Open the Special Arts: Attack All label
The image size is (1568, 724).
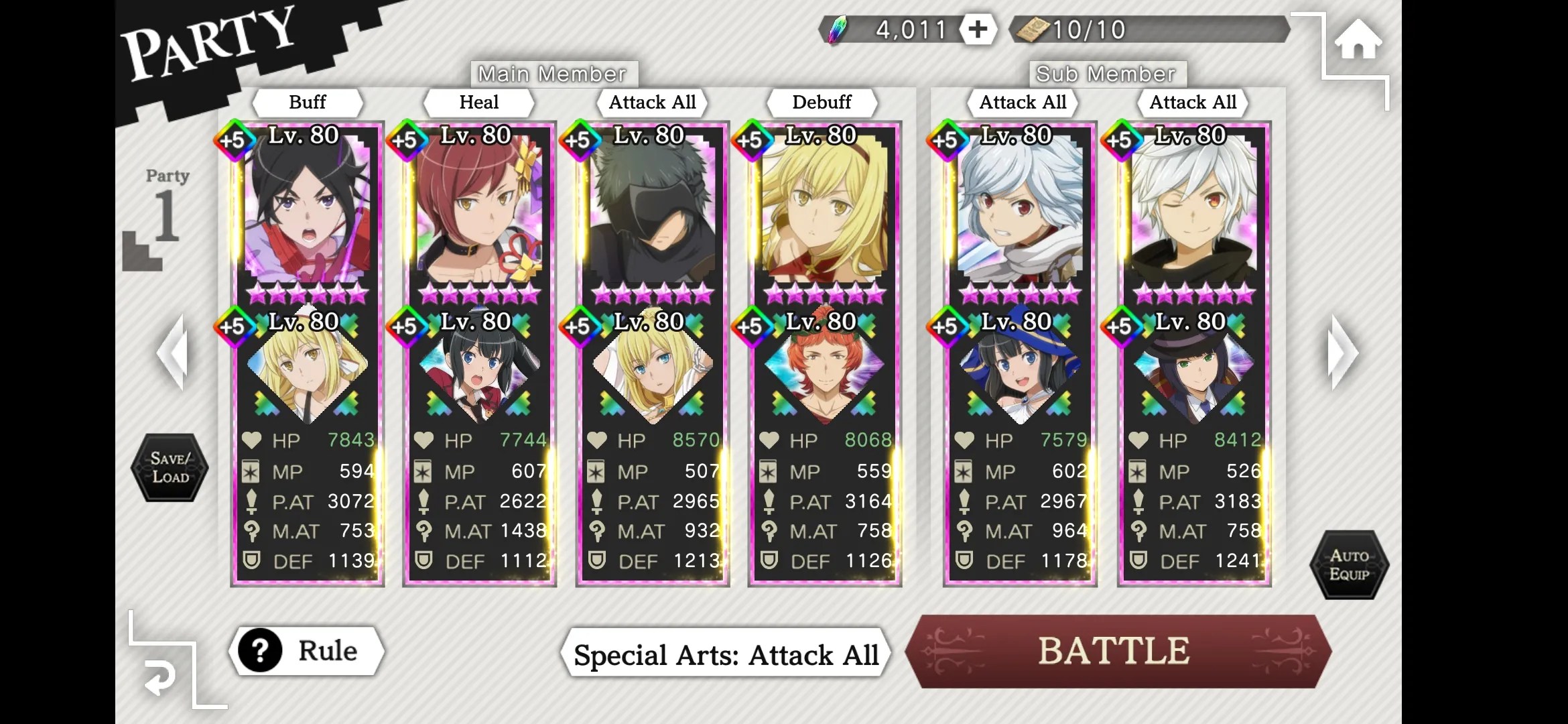click(x=726, y=654)
